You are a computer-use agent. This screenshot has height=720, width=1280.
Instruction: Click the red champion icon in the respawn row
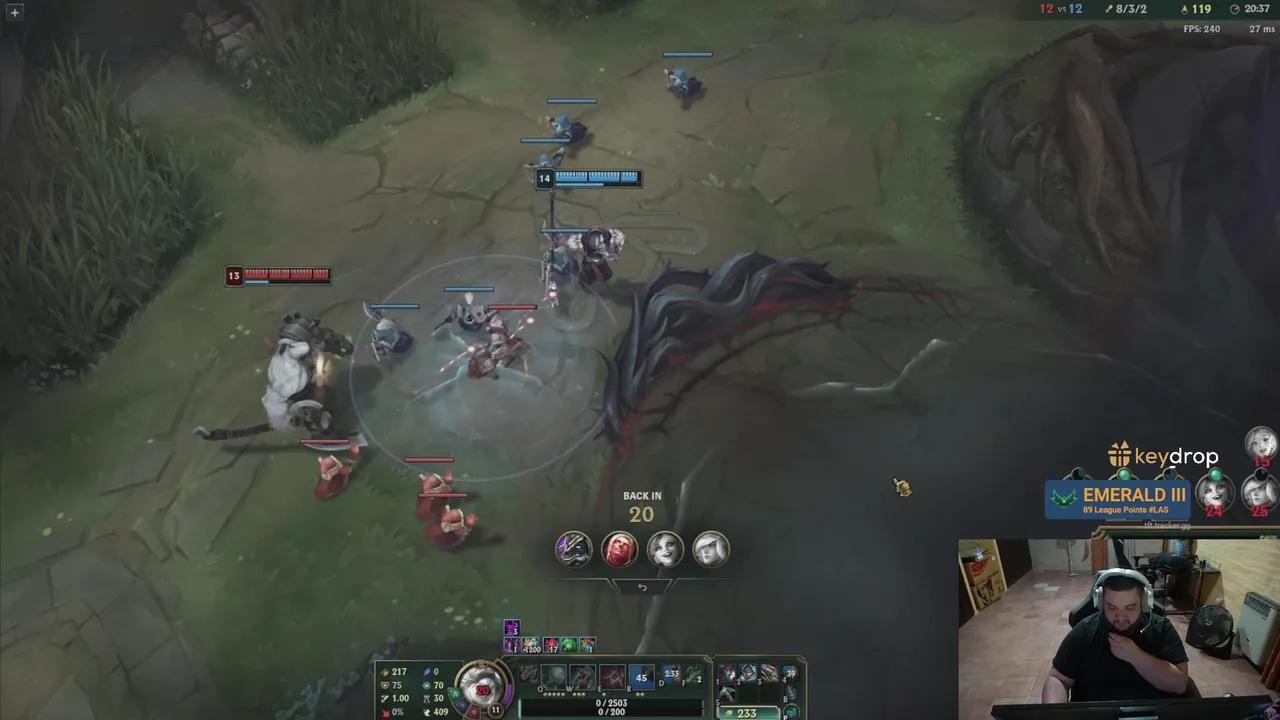pyautogui.click(x=620, y=549)
